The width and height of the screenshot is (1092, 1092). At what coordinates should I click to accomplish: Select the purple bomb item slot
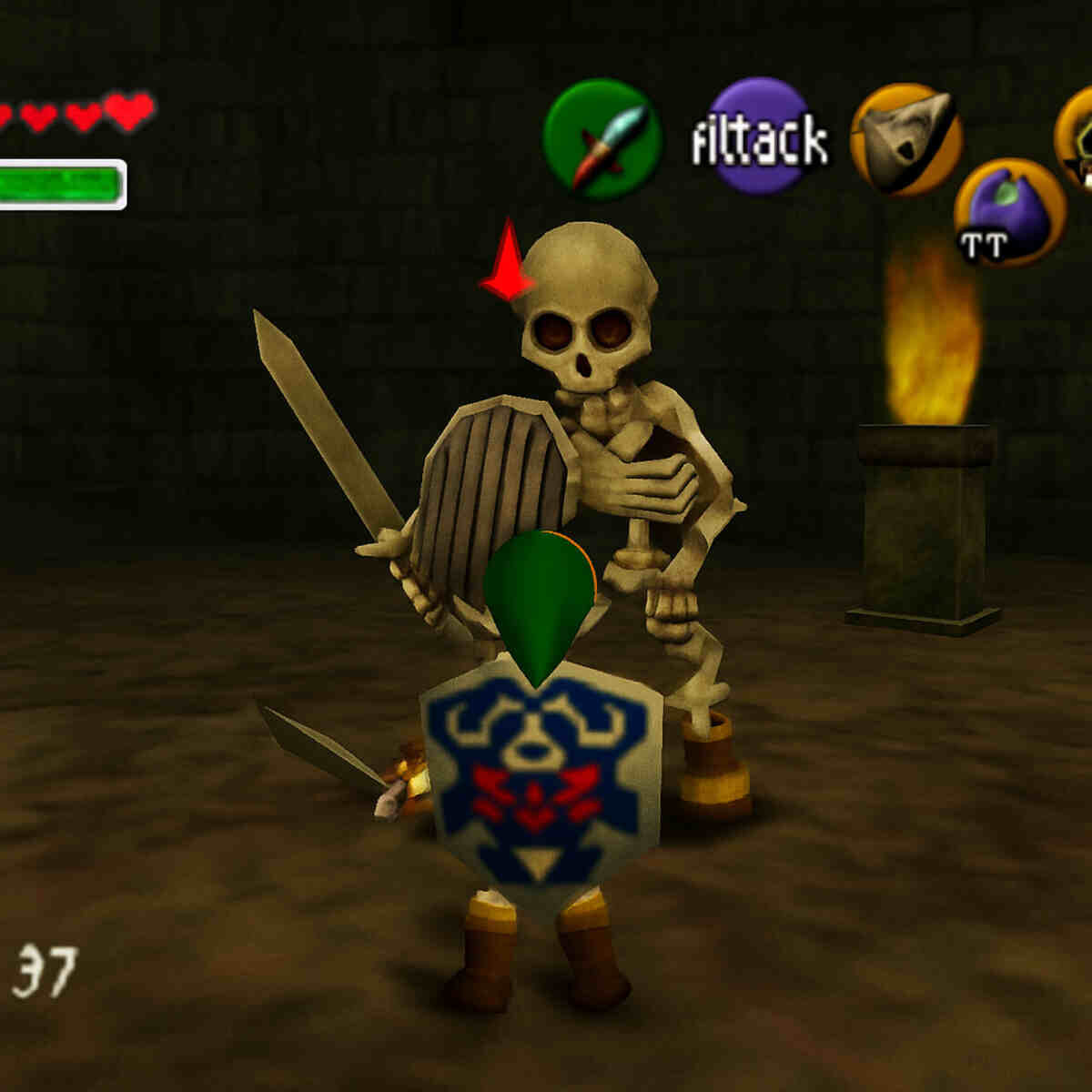tap(1008, 213)
